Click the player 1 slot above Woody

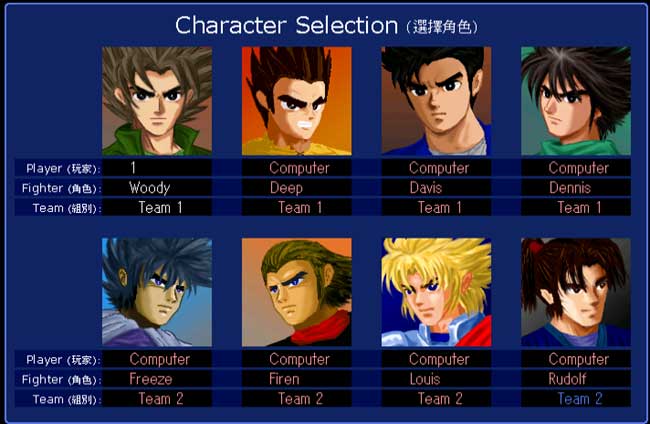click(x=157, y=168)
